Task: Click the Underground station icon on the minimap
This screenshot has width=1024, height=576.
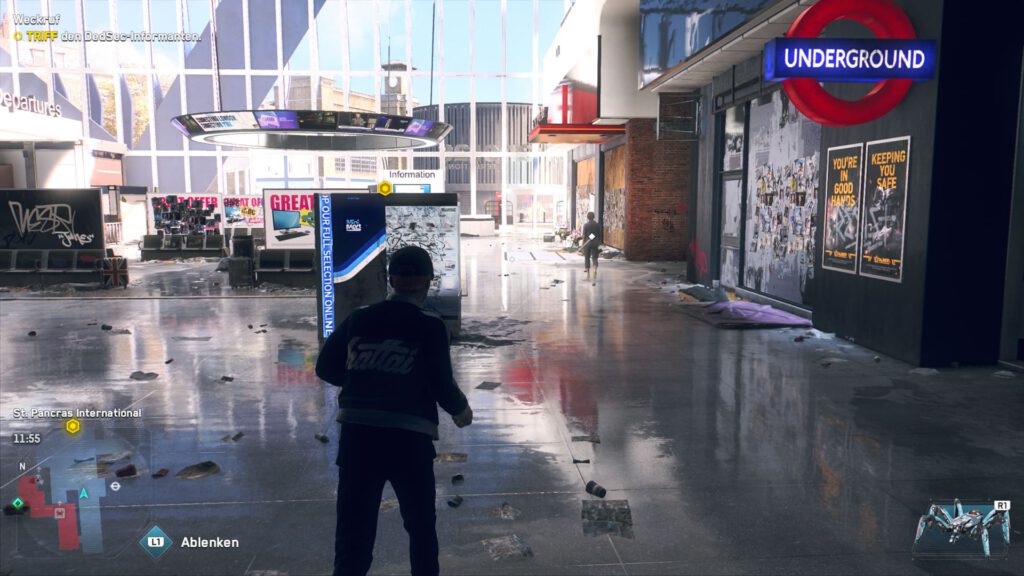Action: 115,486
